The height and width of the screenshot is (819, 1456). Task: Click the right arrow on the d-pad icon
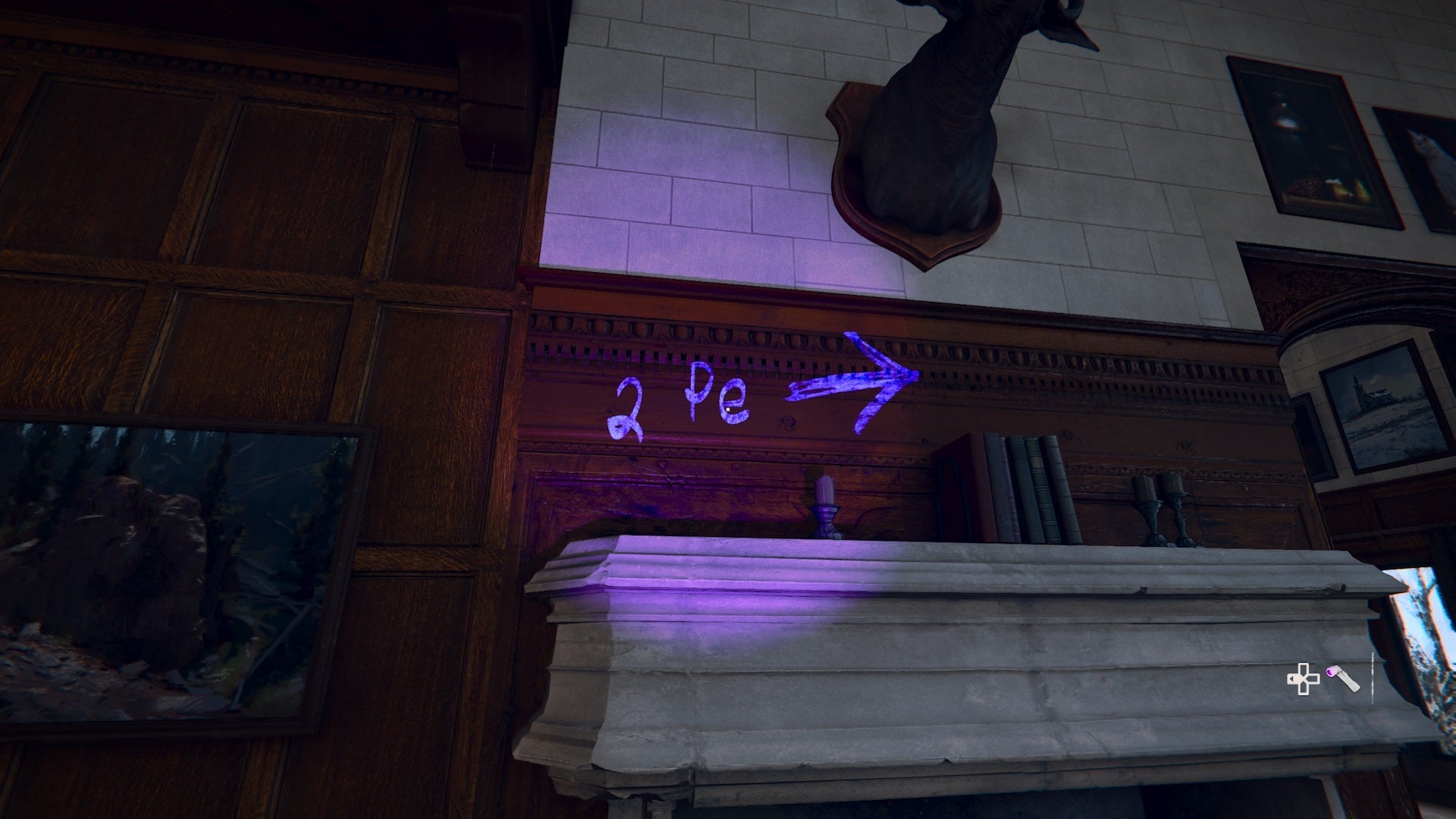[1315, 679]
